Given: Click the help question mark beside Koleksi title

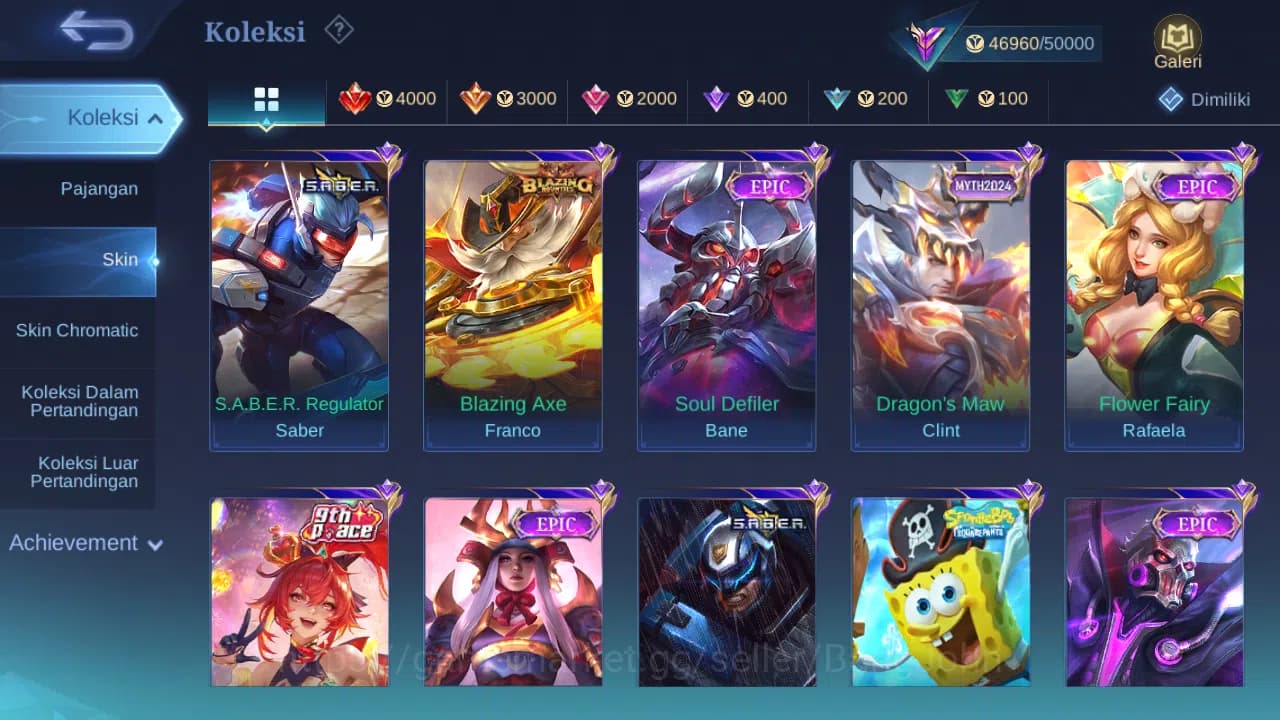Looking at the screenshot, I should click(x=338, y=31).
